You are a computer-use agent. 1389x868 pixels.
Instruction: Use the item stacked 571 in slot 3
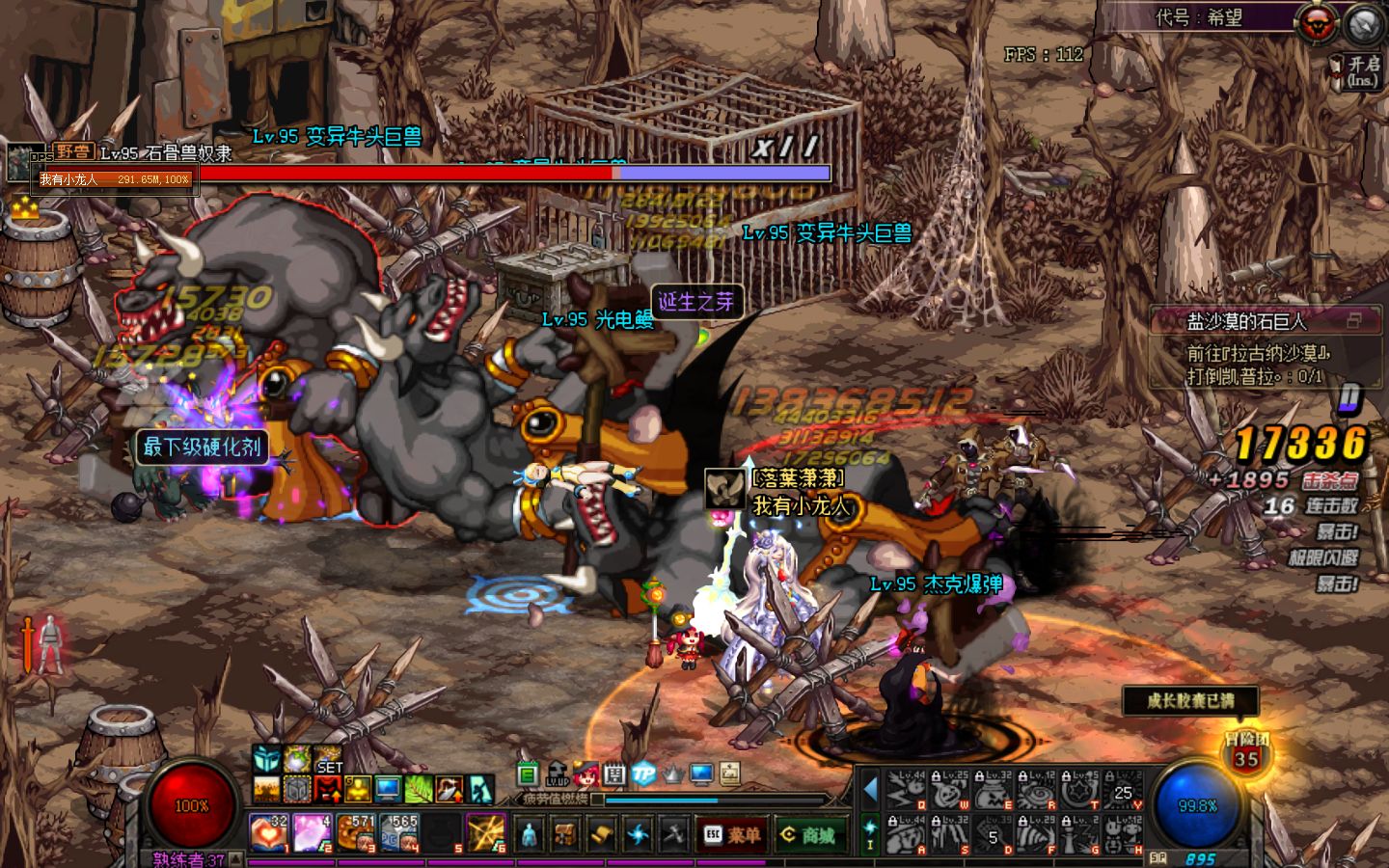[355, 832]
